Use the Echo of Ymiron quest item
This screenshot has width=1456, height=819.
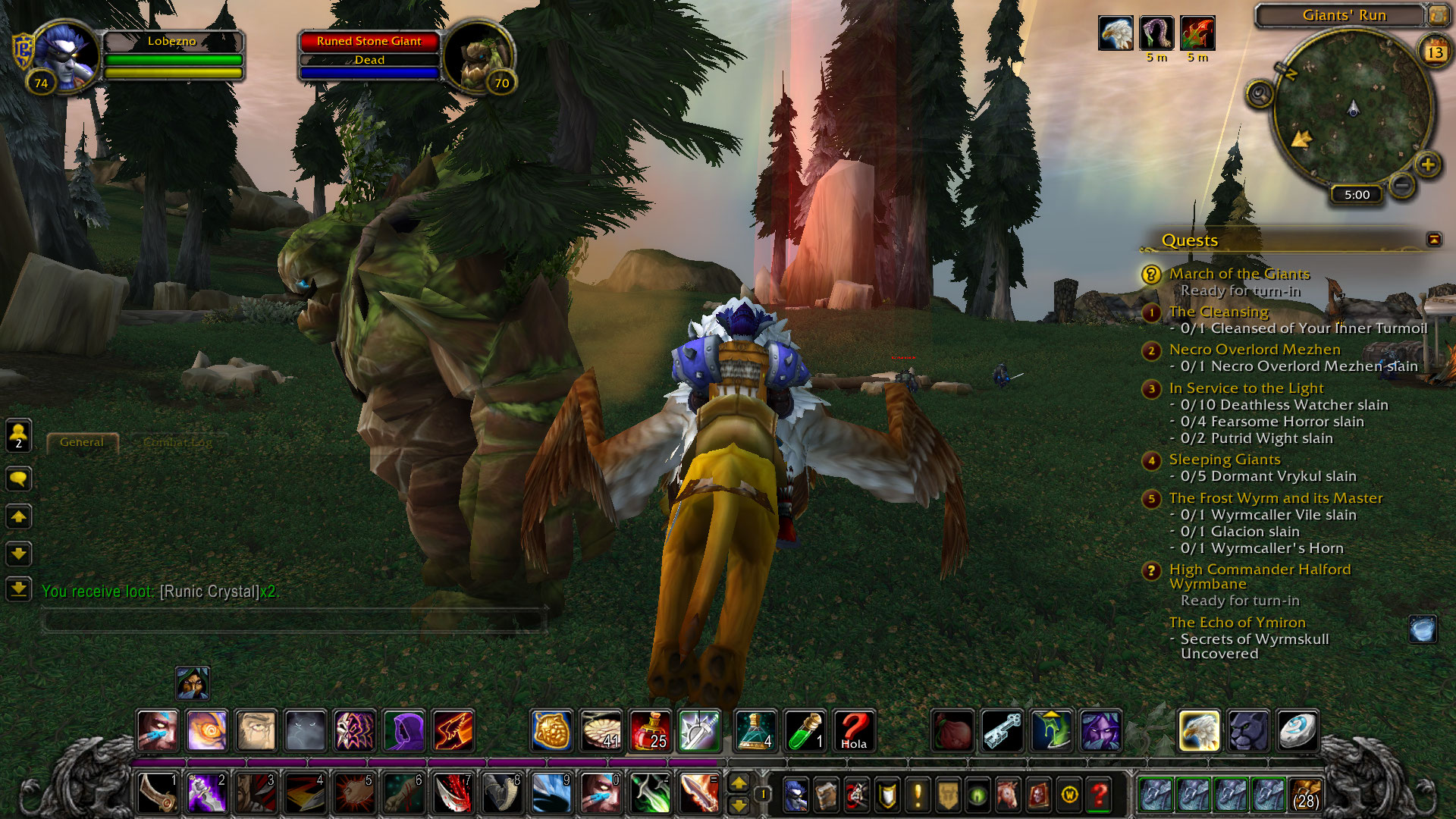pyautogui.click(x=1422, y=629)
